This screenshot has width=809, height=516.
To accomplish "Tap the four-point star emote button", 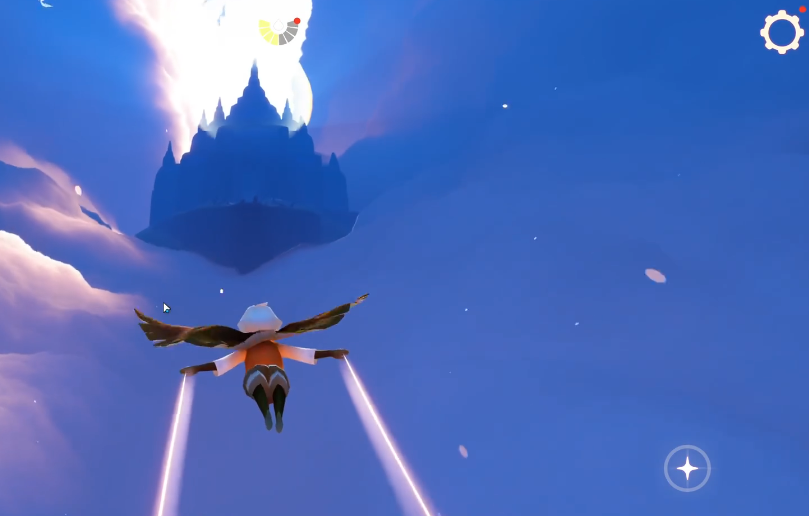I will pos(687,468).
